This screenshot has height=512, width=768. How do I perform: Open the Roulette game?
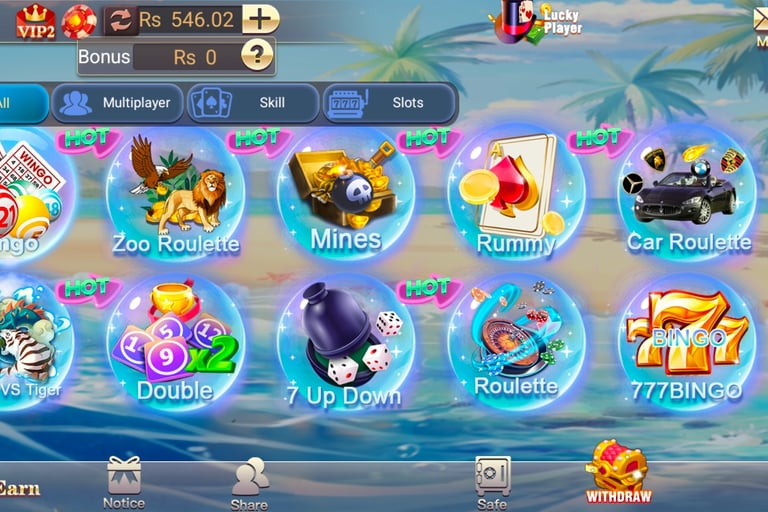(516, 343)
